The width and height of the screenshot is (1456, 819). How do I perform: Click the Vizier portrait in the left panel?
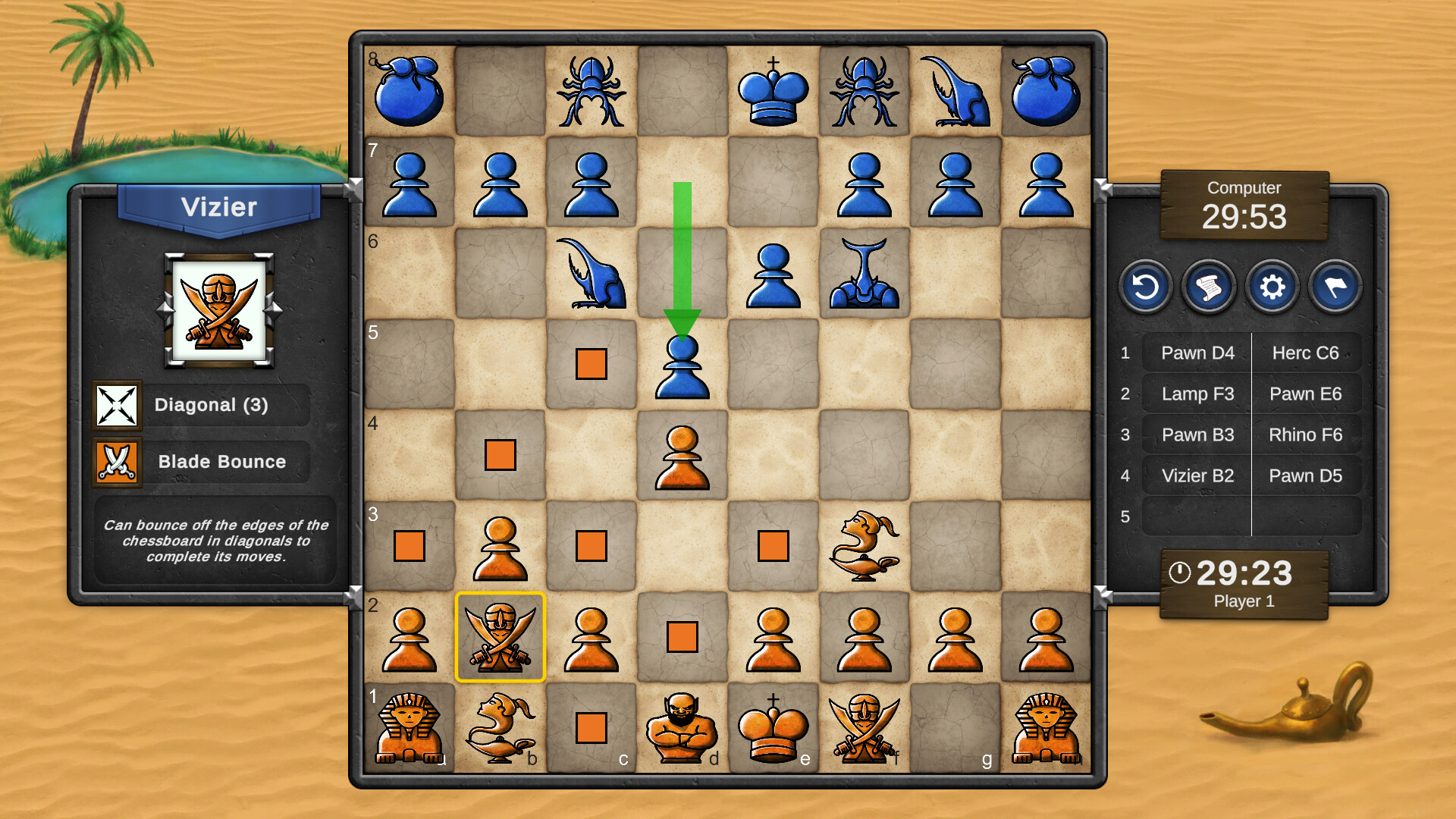click(x=220, y=311)
